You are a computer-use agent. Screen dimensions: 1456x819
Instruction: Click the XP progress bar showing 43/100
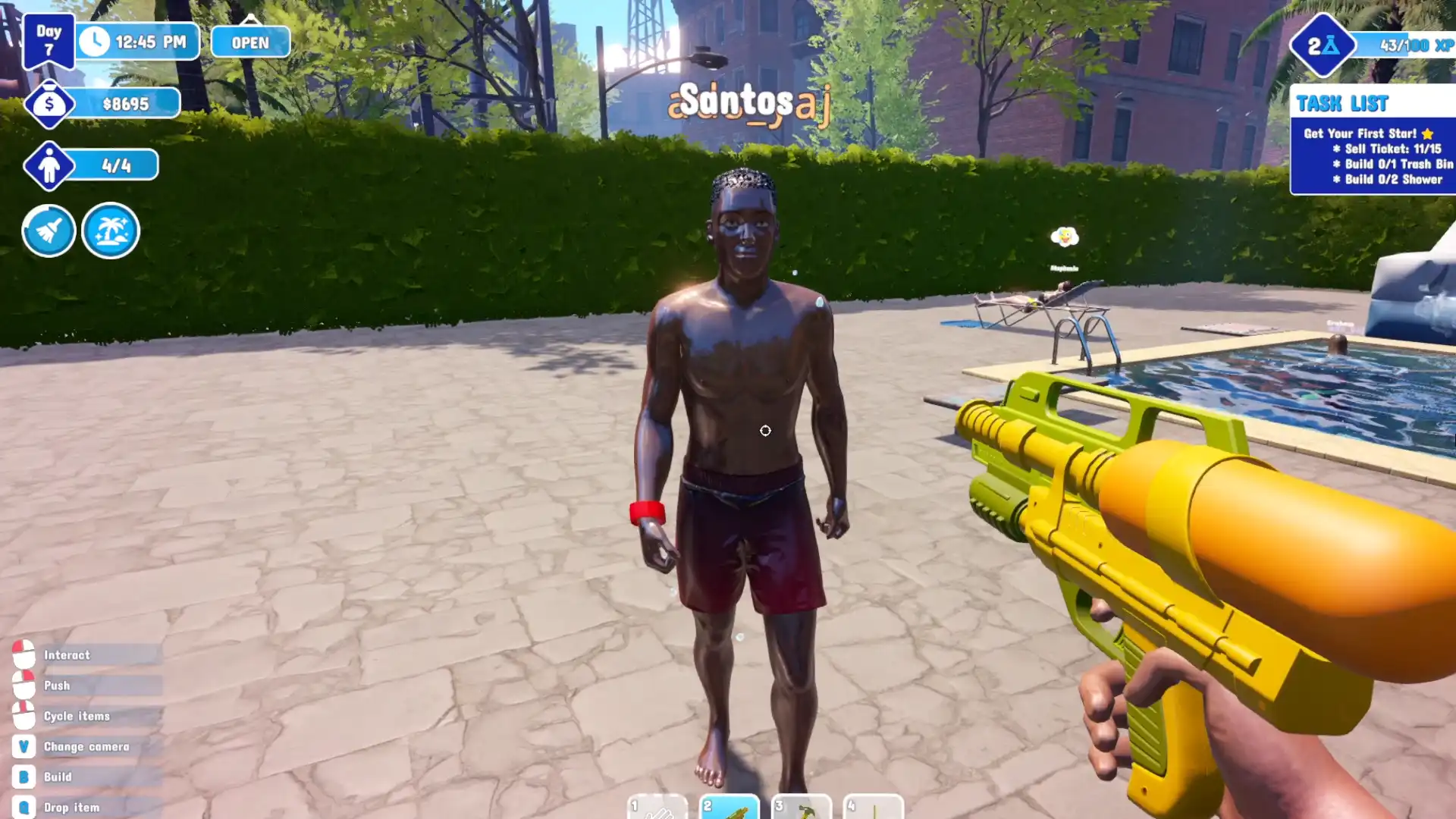coord(1410,44)
